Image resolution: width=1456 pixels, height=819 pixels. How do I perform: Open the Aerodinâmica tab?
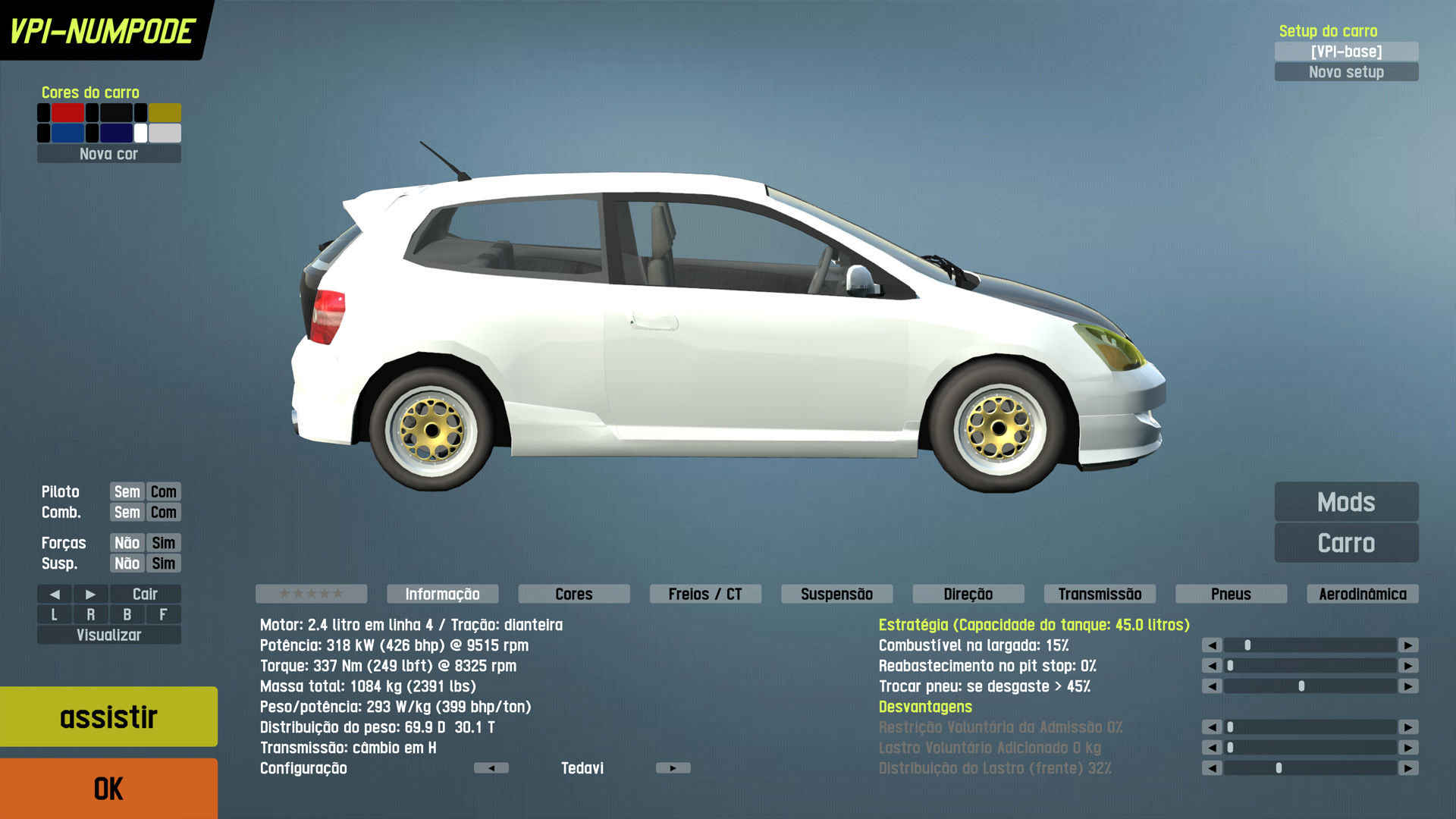pos(1362,594)
